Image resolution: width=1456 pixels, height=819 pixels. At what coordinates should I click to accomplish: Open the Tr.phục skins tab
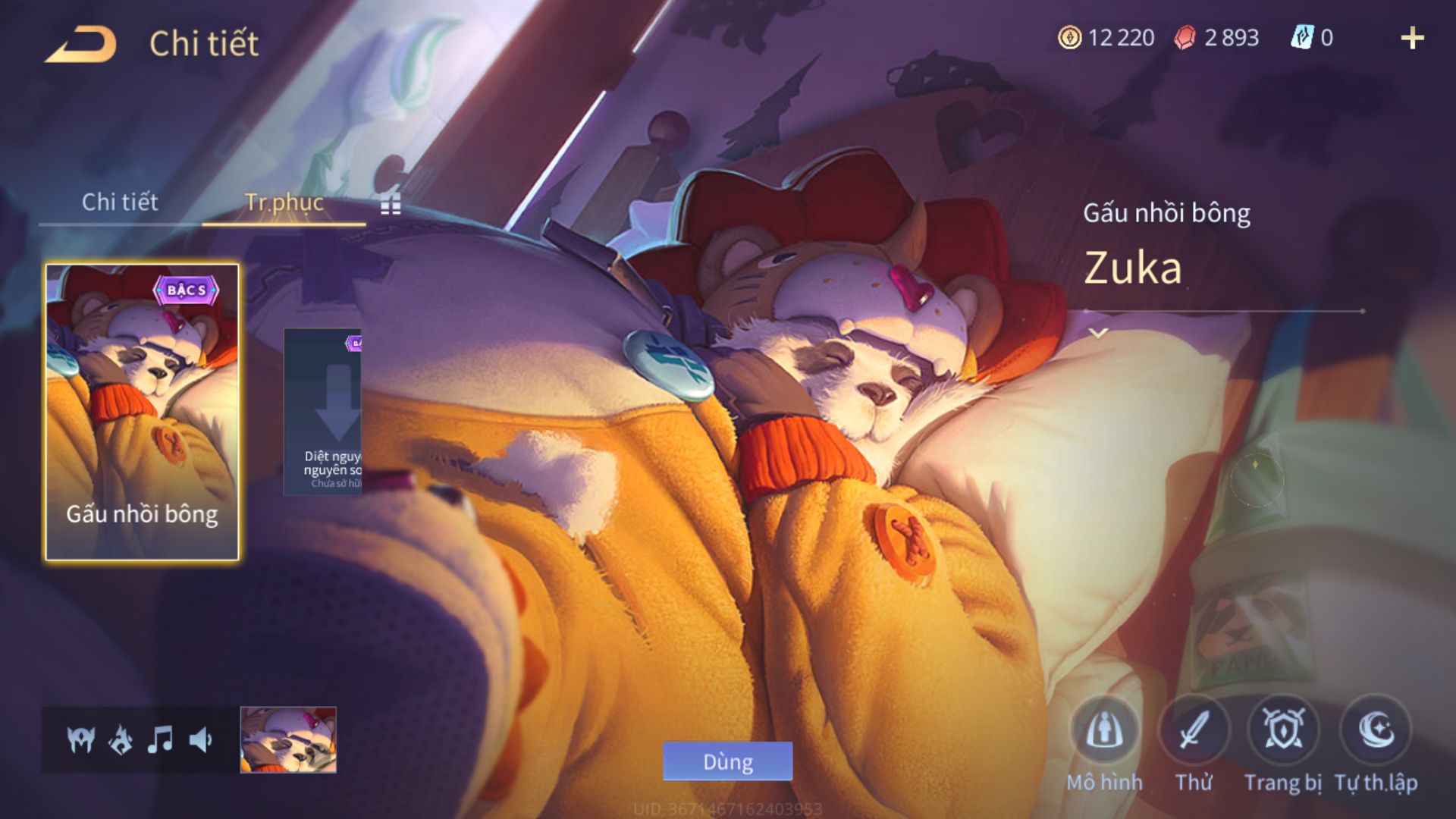click(284, 202)
